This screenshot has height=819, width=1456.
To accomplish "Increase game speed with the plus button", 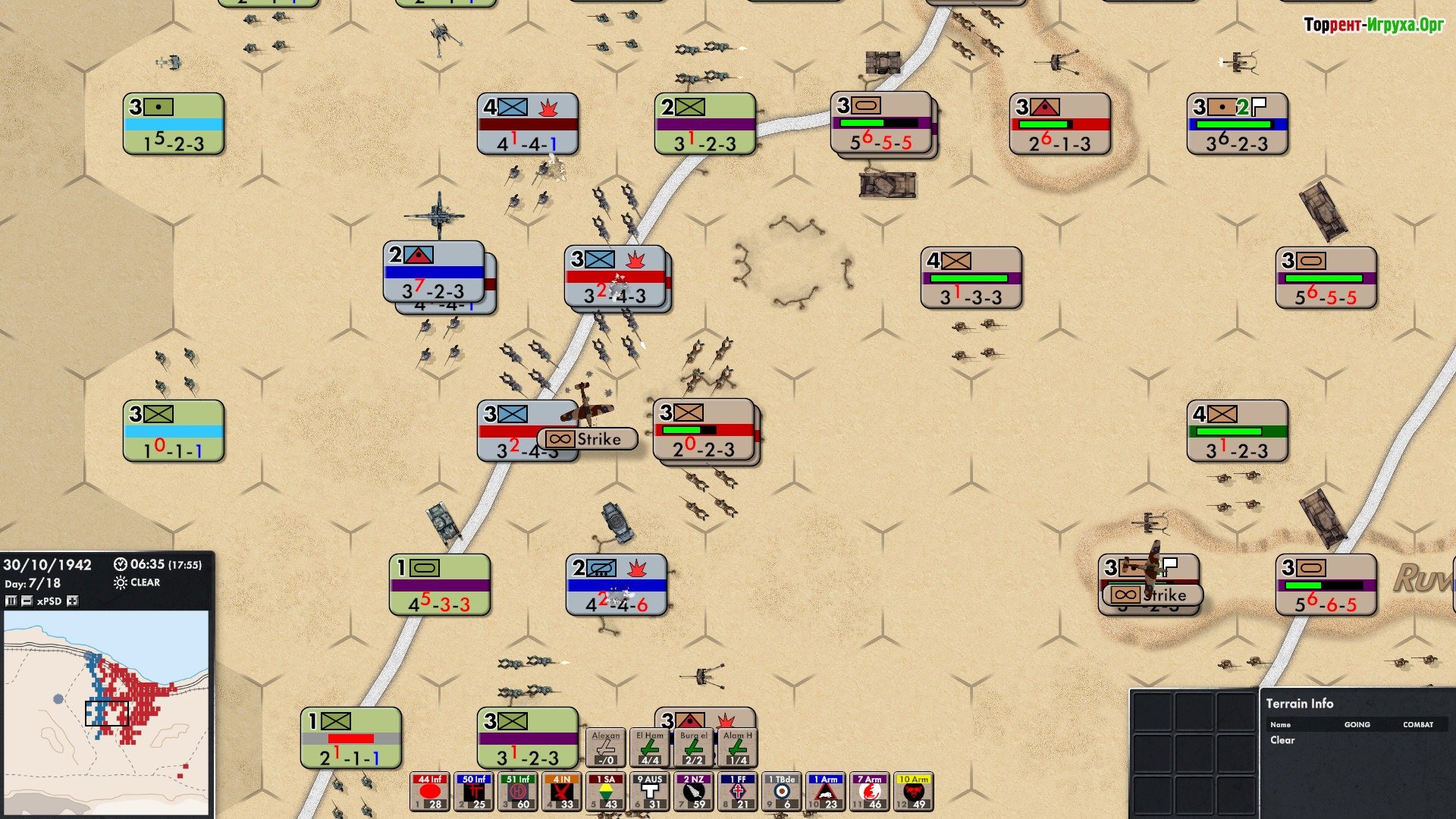I will point(73,601).
